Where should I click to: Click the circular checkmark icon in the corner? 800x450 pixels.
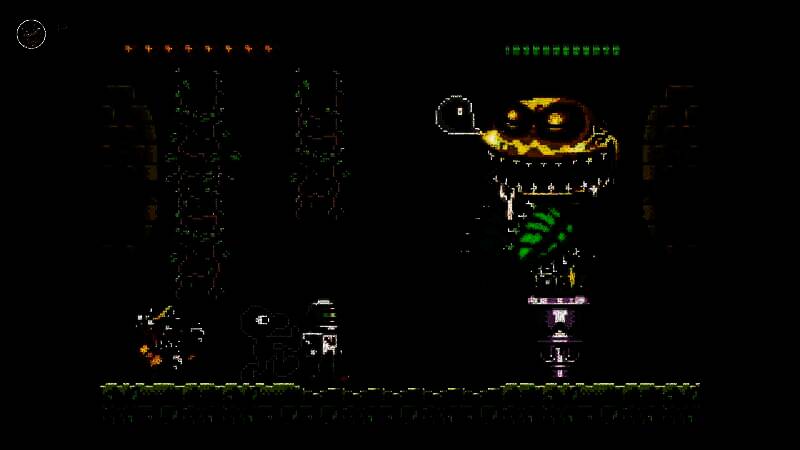pos(31,34)
